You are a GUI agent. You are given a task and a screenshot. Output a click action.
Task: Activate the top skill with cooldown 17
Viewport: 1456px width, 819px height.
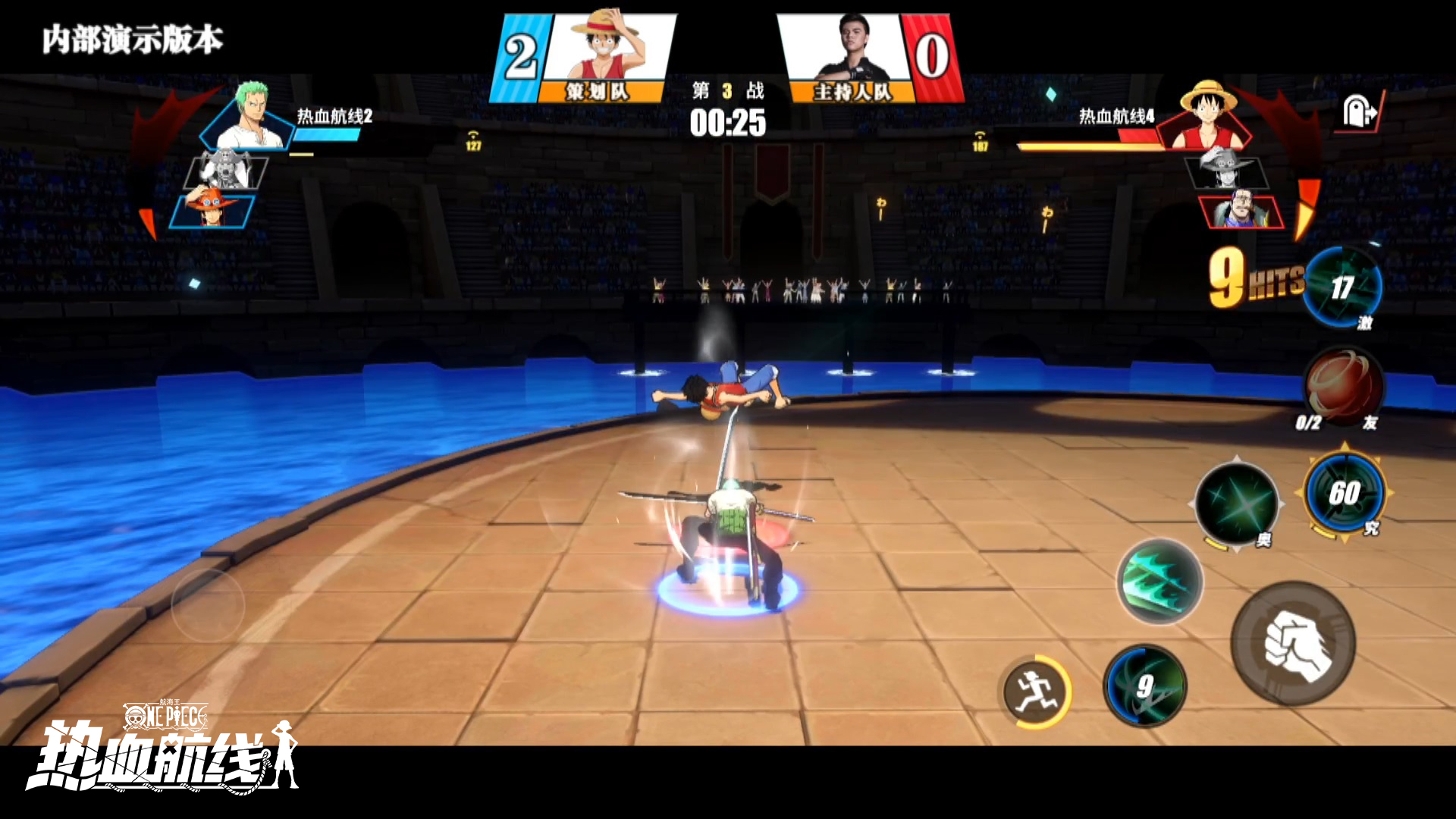pyautogui.click(x=1341, y=287)
